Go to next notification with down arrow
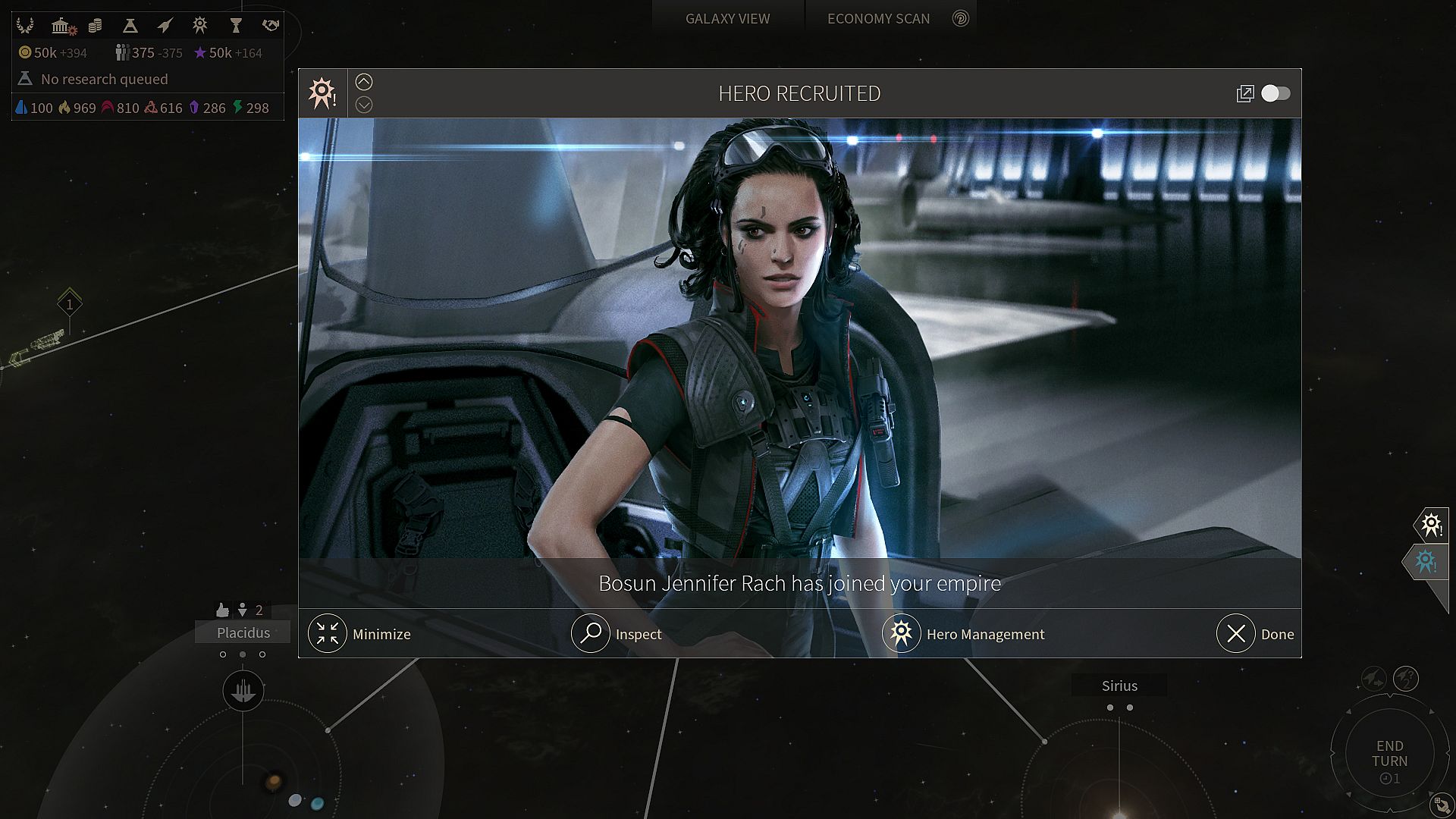This screenshot has height=819, width=1456. click(364, 105)
